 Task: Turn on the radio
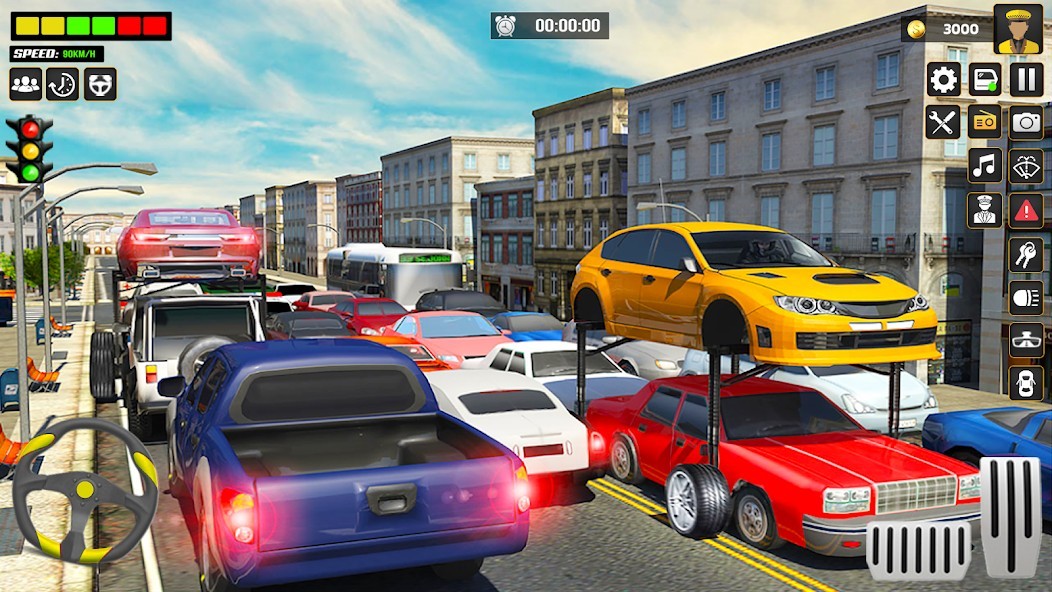(985, 122)
